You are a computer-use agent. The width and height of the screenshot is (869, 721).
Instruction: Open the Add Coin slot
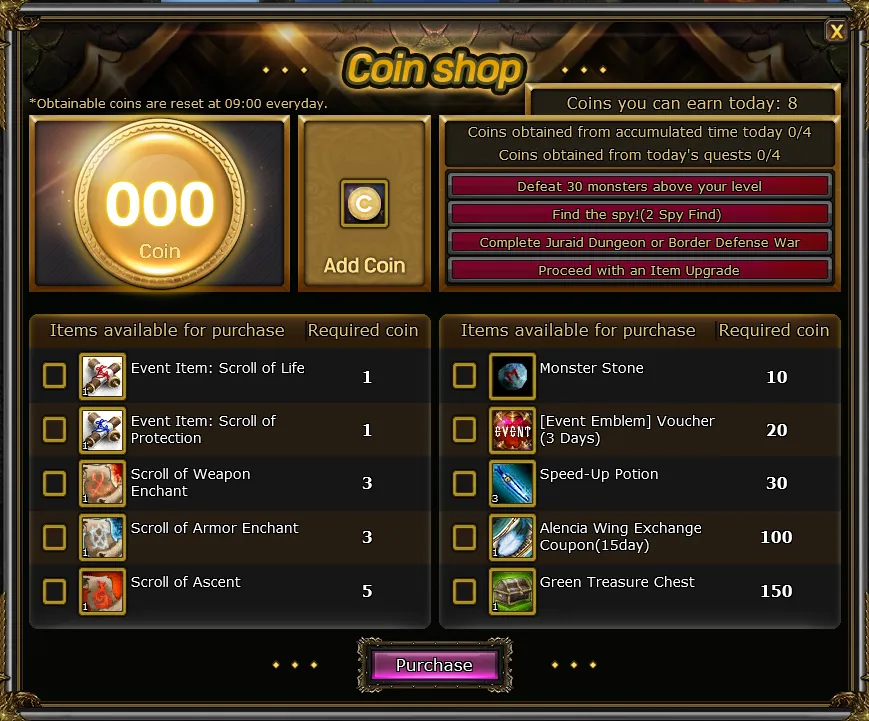coord(364,204)
